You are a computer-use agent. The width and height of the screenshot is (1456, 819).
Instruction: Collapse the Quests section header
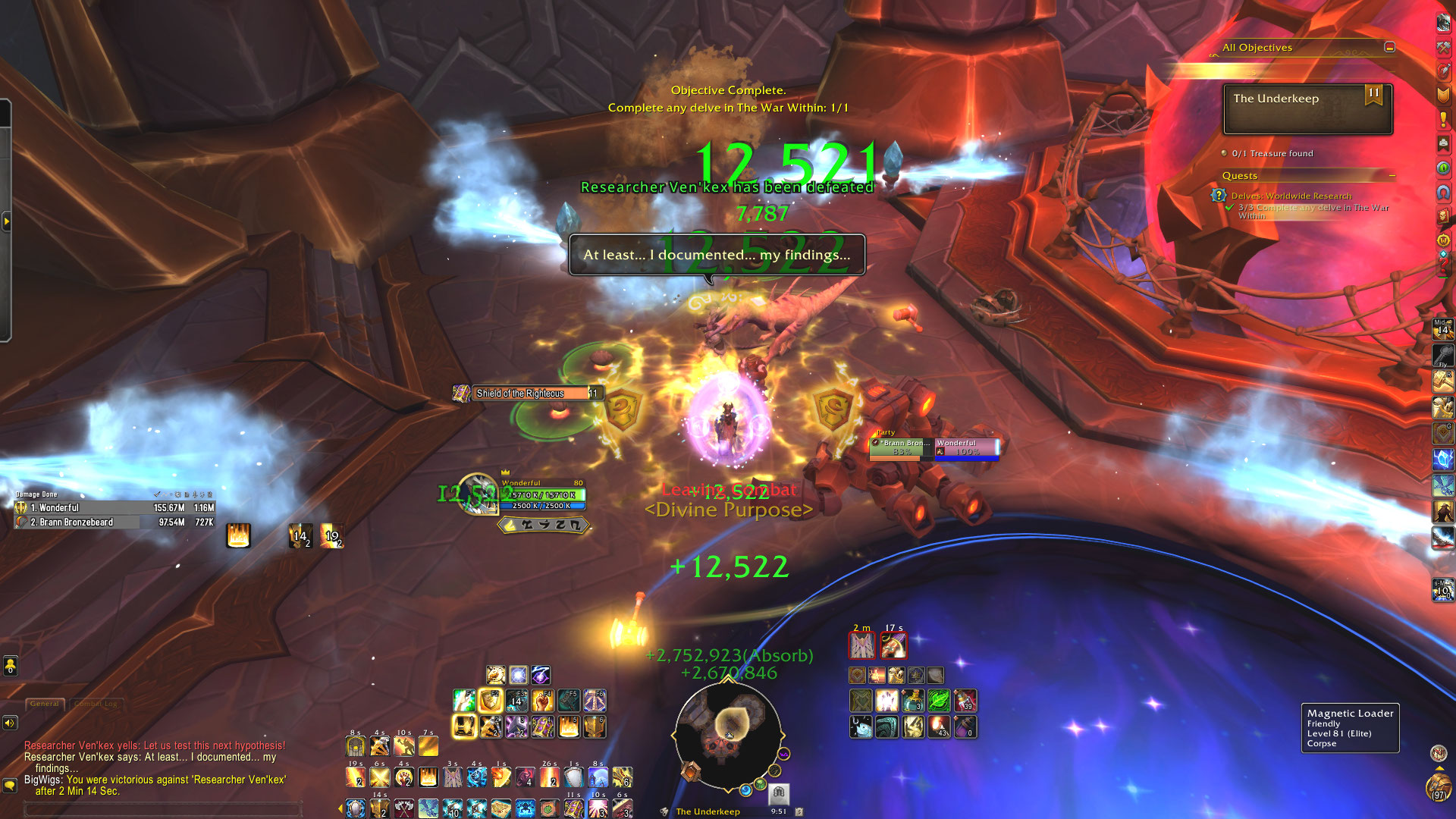[x=1392, y=175]
